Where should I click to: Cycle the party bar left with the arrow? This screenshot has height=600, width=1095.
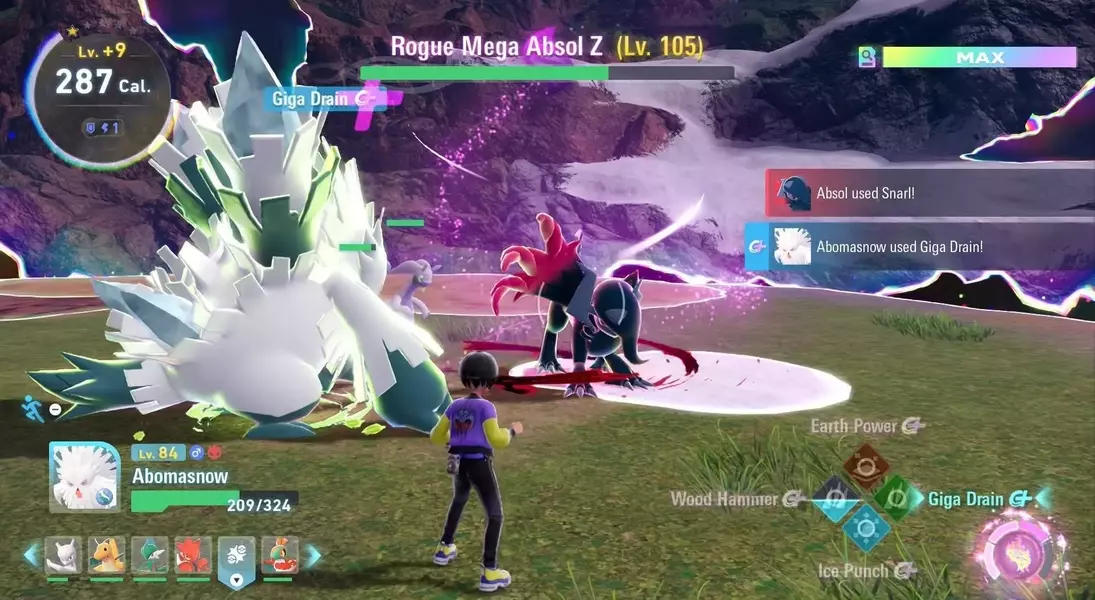31,556
